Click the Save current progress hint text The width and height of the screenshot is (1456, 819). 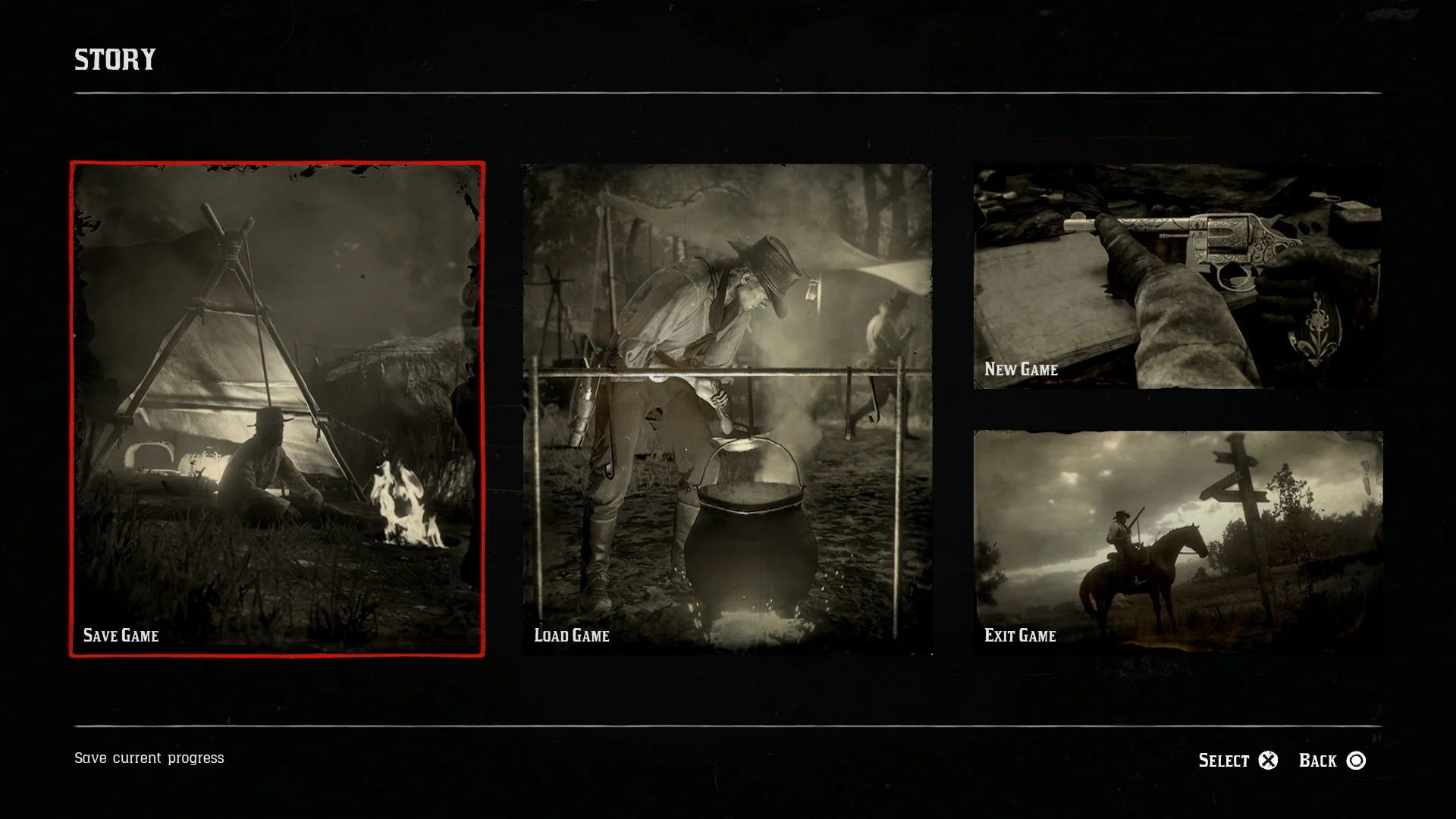click(149, 758)
